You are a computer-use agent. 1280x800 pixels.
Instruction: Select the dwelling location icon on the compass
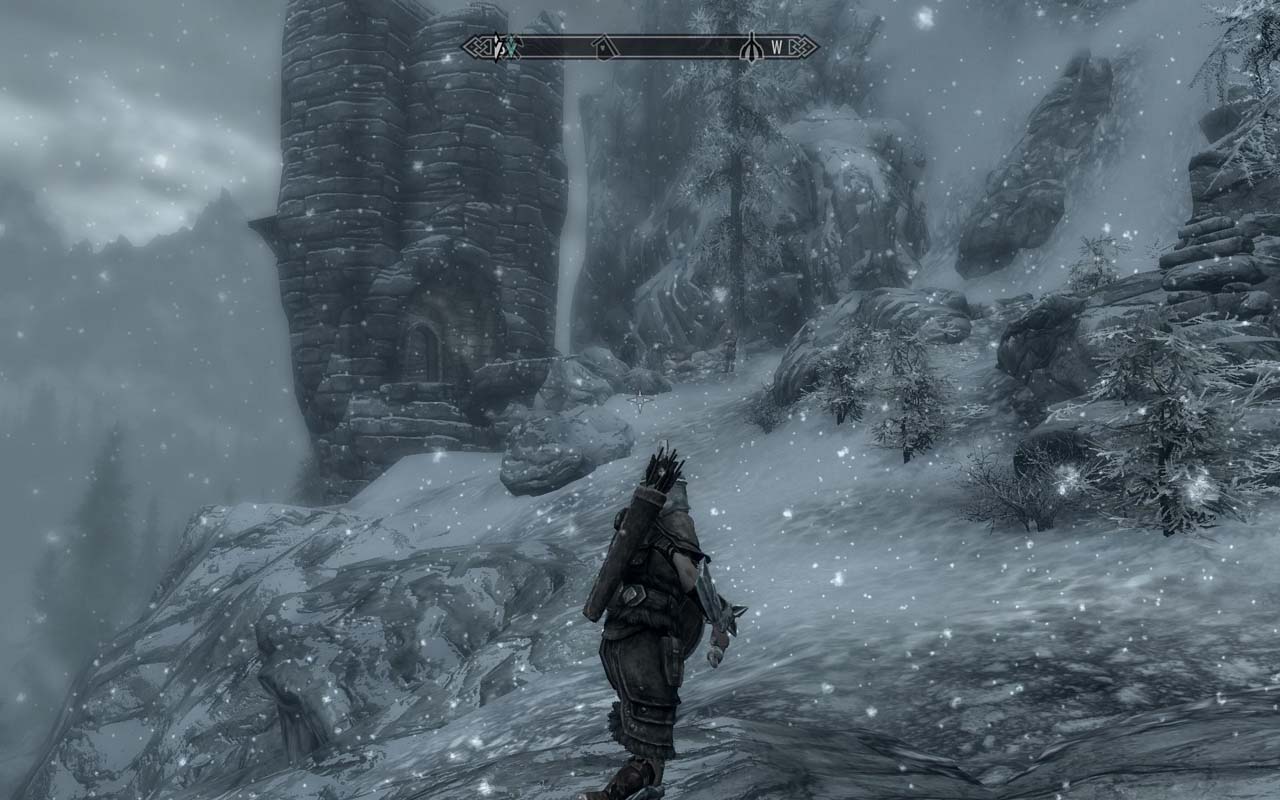(603, 46)
